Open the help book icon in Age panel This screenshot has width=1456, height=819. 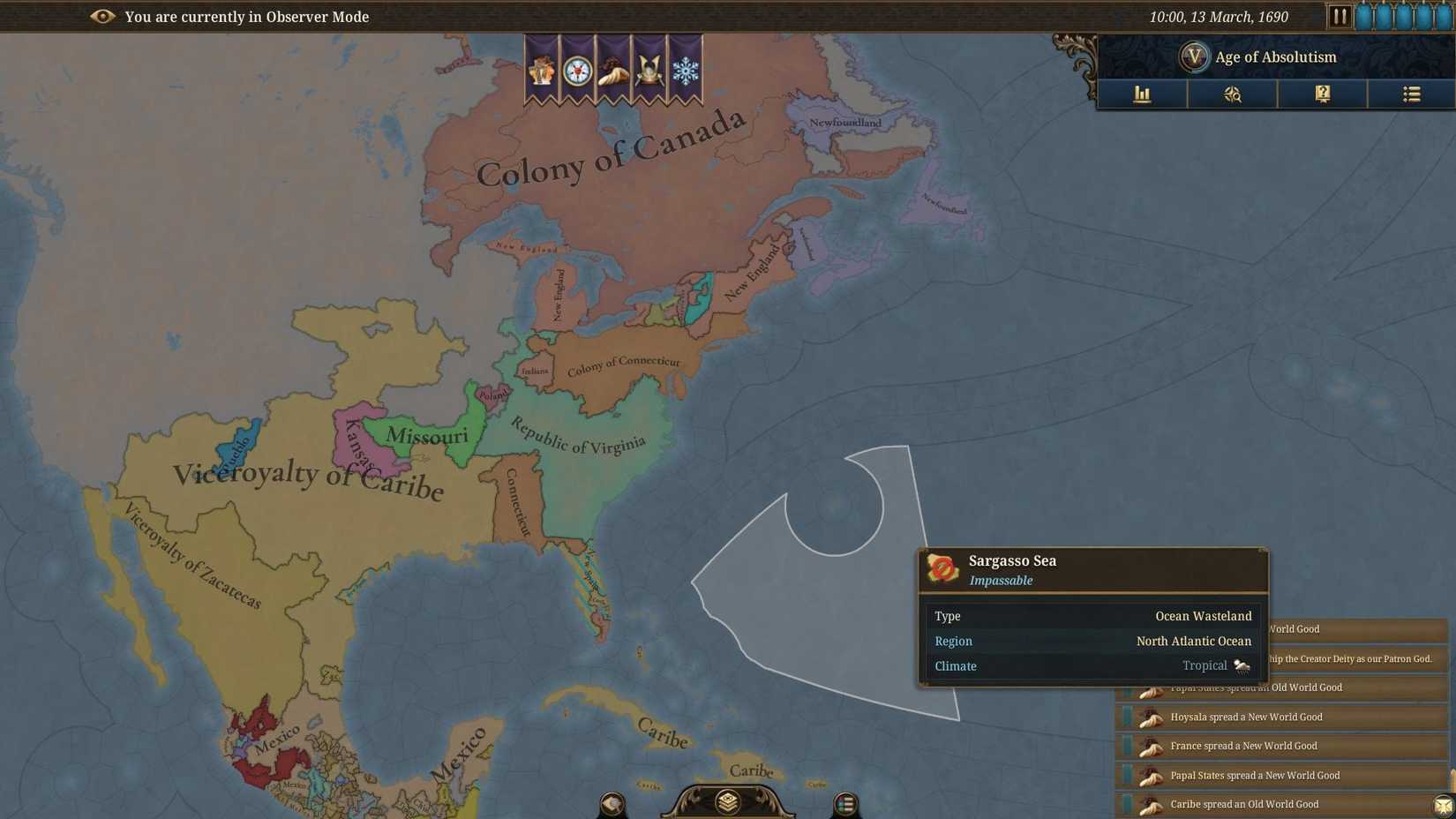(1322, 94)
